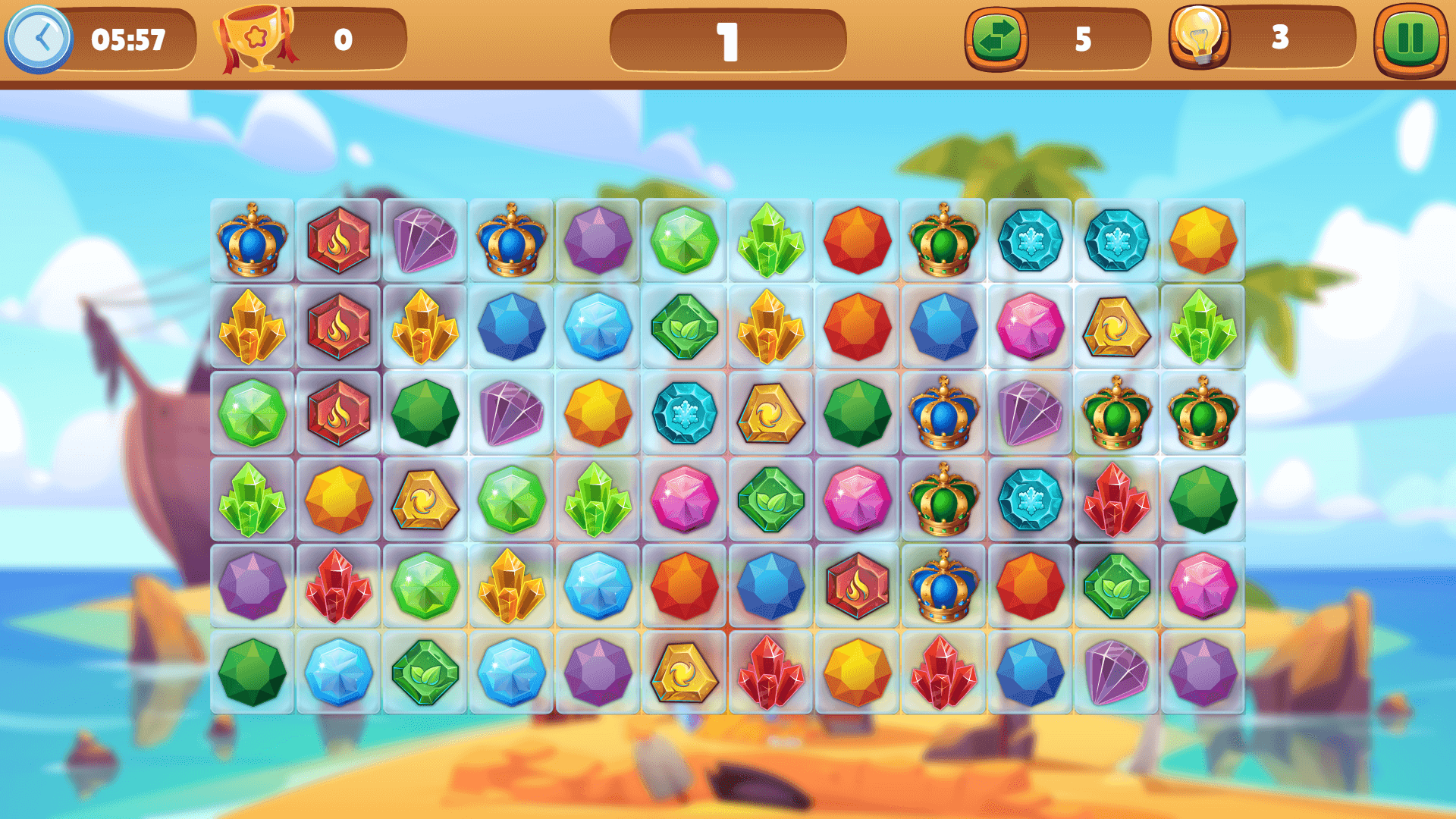Image resolution: width=1456 pixels, height=819 pixels.
Task: Select the purple diamond in the top row
Action: (424, 239)
